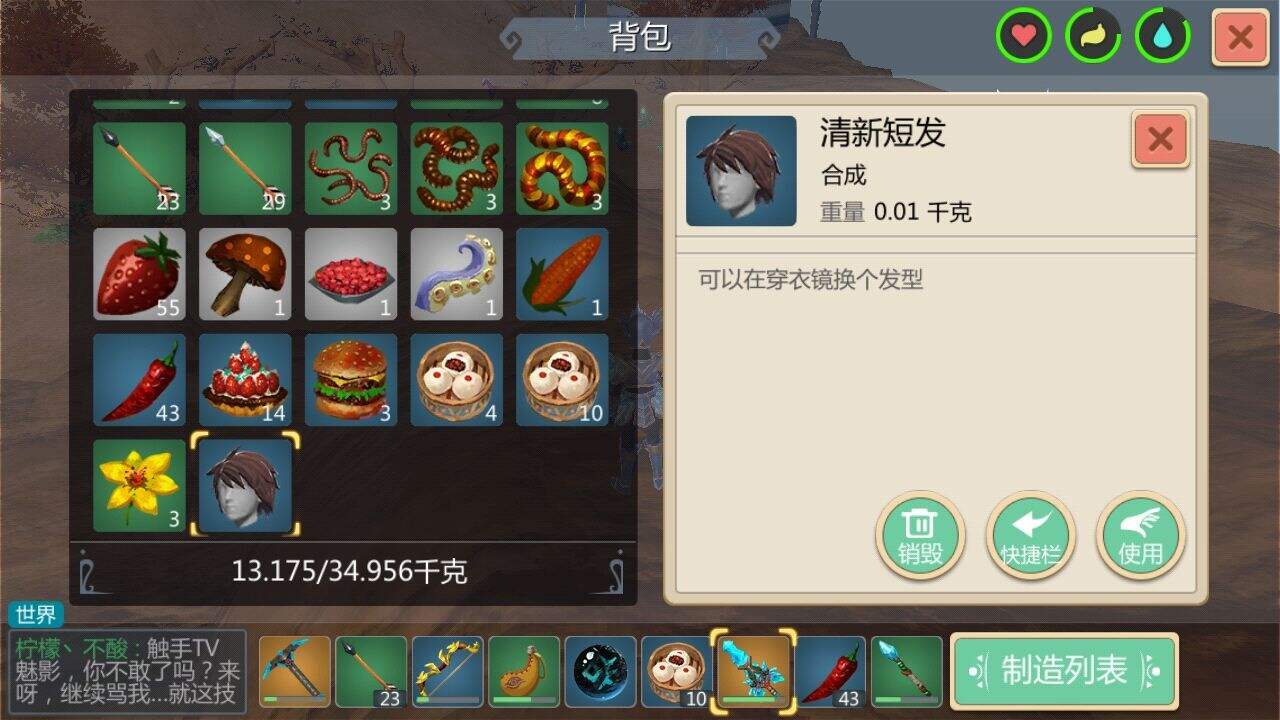This screenshot has width=1280, height=720.
Task: Click the destroy (销毁) trash icon
Action: 919,536
